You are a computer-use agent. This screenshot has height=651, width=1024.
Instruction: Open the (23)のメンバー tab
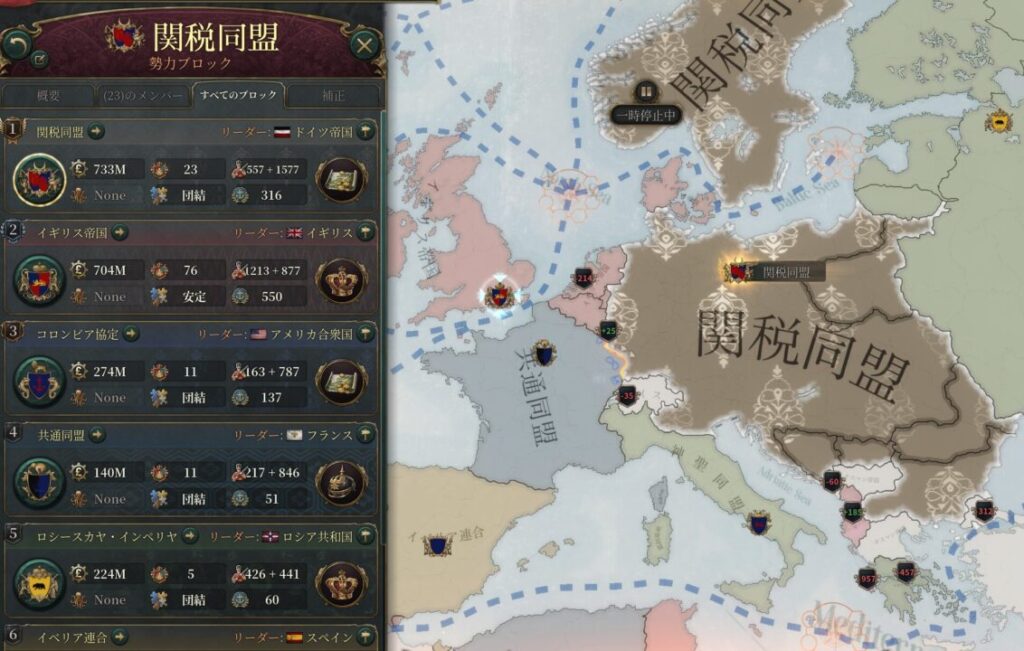143,96
